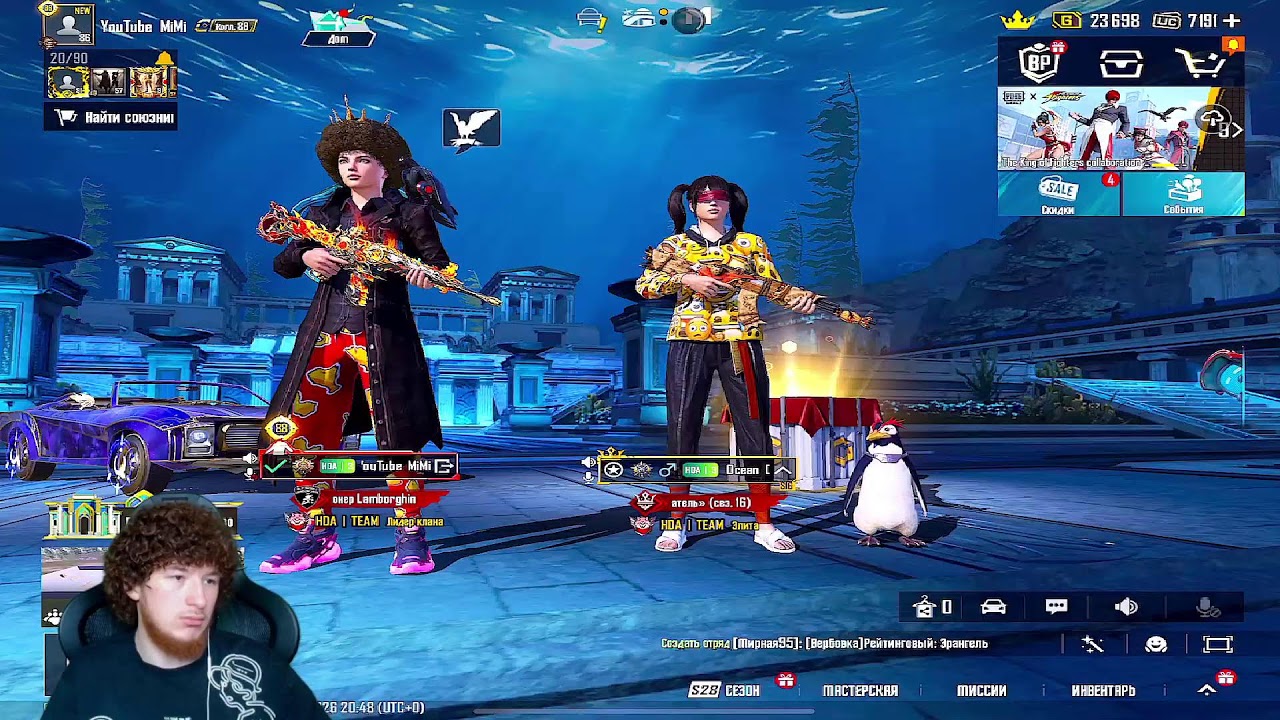Open the 'Мастерская' workshop tab
The width and height of the screenshot is (1280, 720).
pos(860,690)
